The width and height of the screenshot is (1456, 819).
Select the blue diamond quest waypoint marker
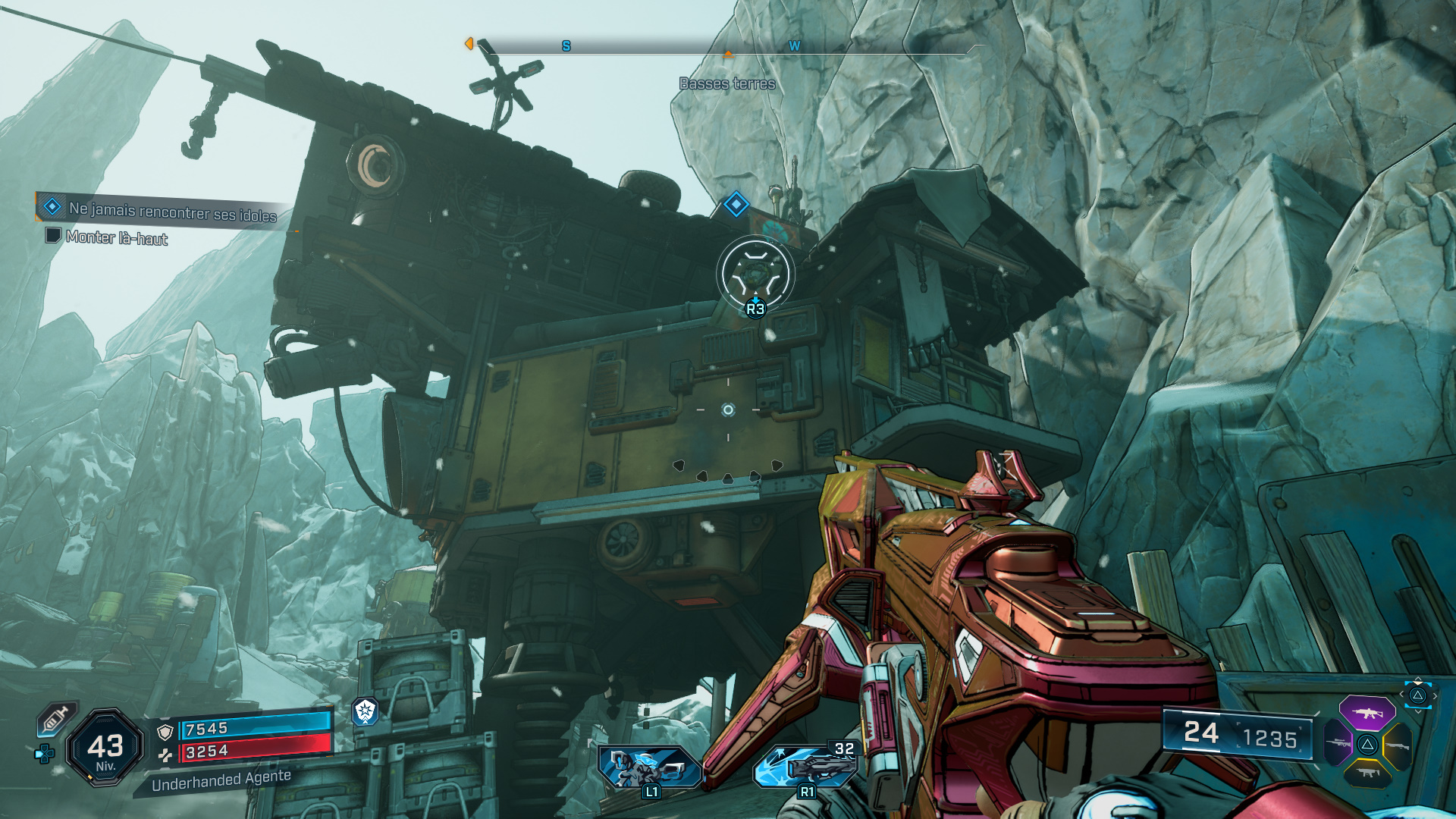click(736, 204)
